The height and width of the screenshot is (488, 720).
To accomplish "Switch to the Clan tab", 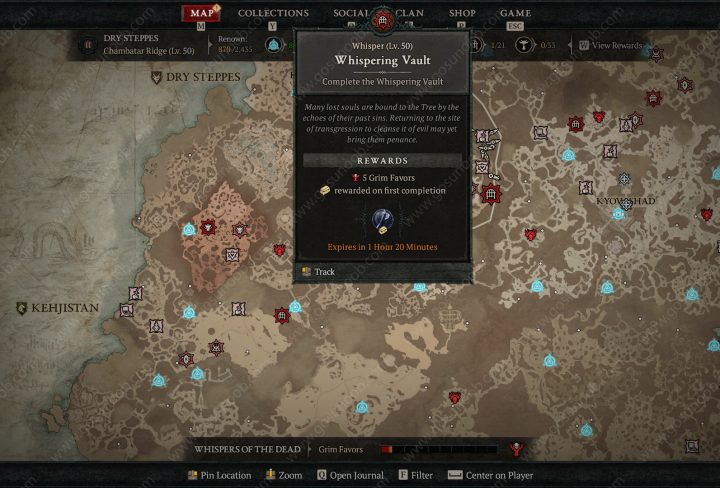I will click(408, 13).
